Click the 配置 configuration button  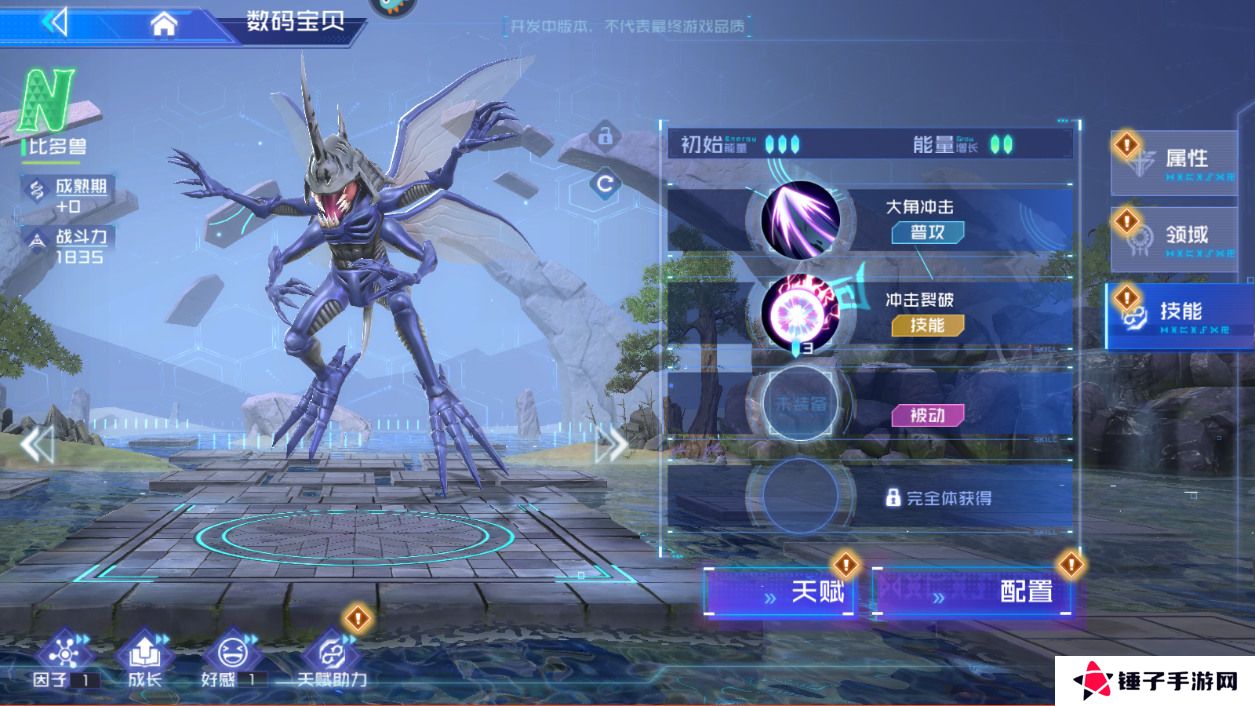pos(974,592)
